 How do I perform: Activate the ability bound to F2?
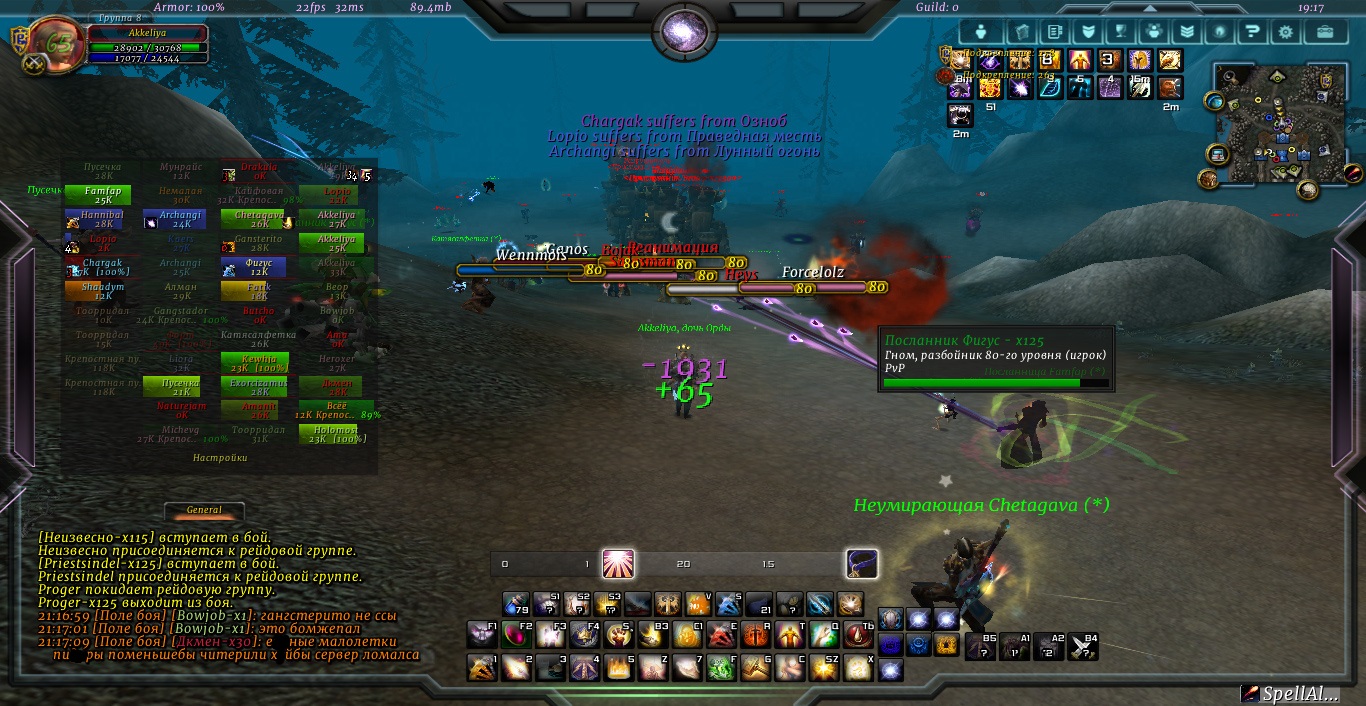tap(516, 634)
